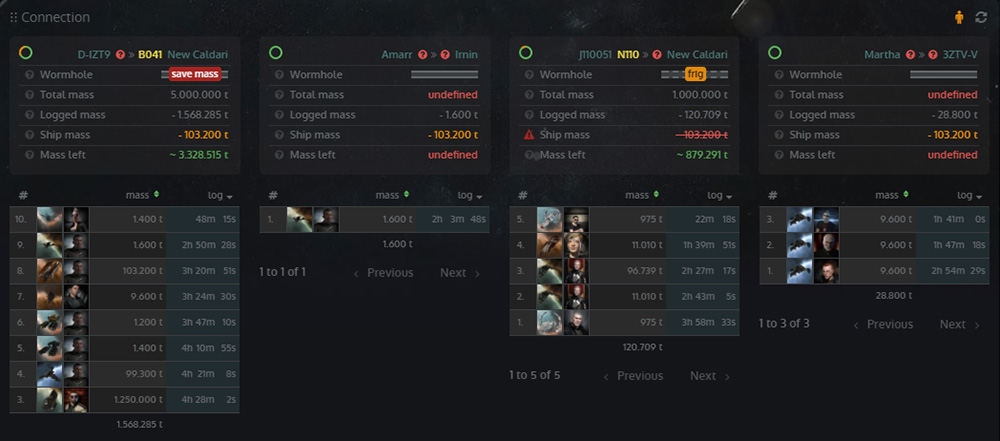
Task: Go to Previous page in Amarr–Irnin table
Action: pos(383,272)
